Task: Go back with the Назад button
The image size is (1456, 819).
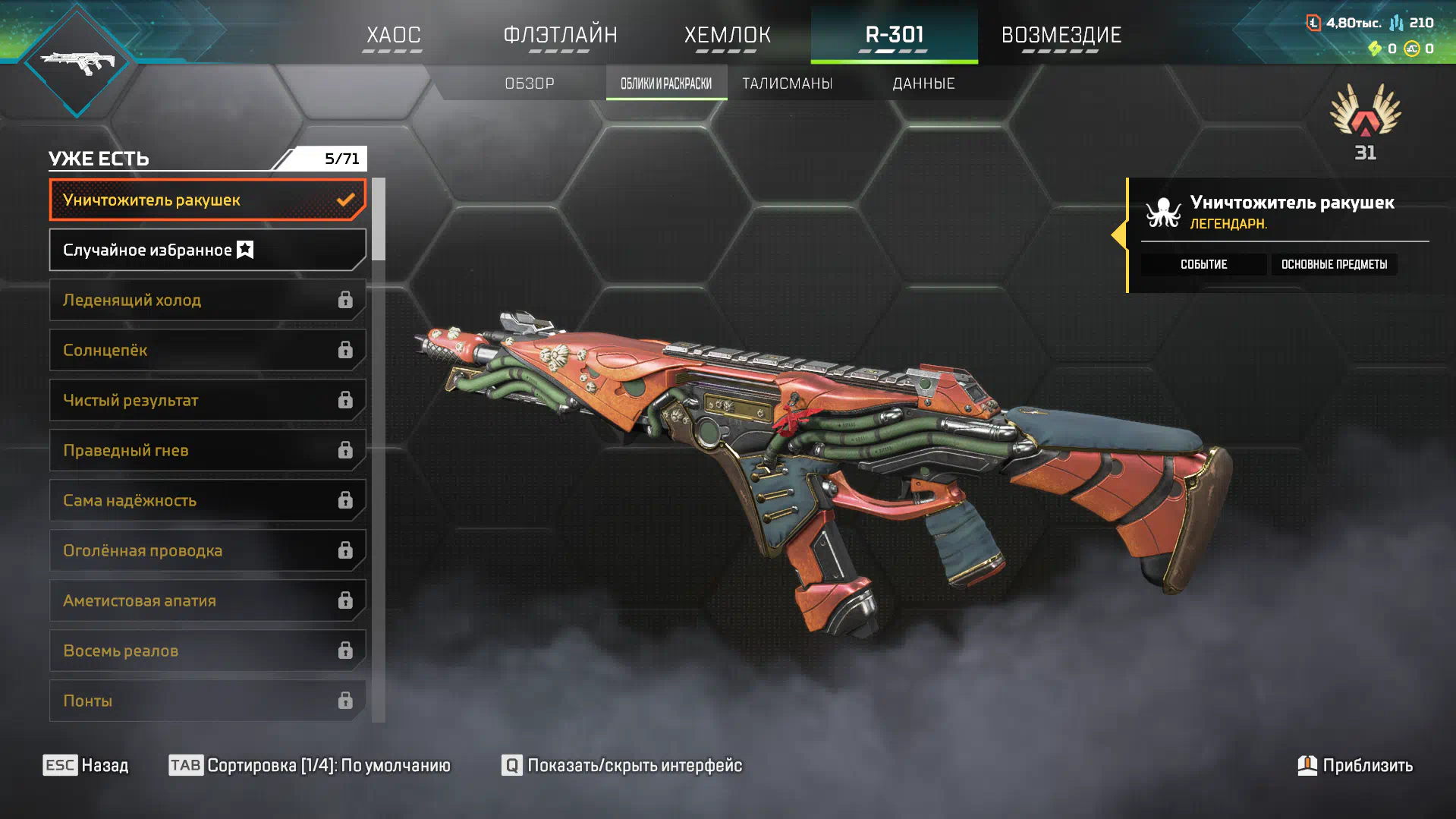Action: [x=86, y=765]
